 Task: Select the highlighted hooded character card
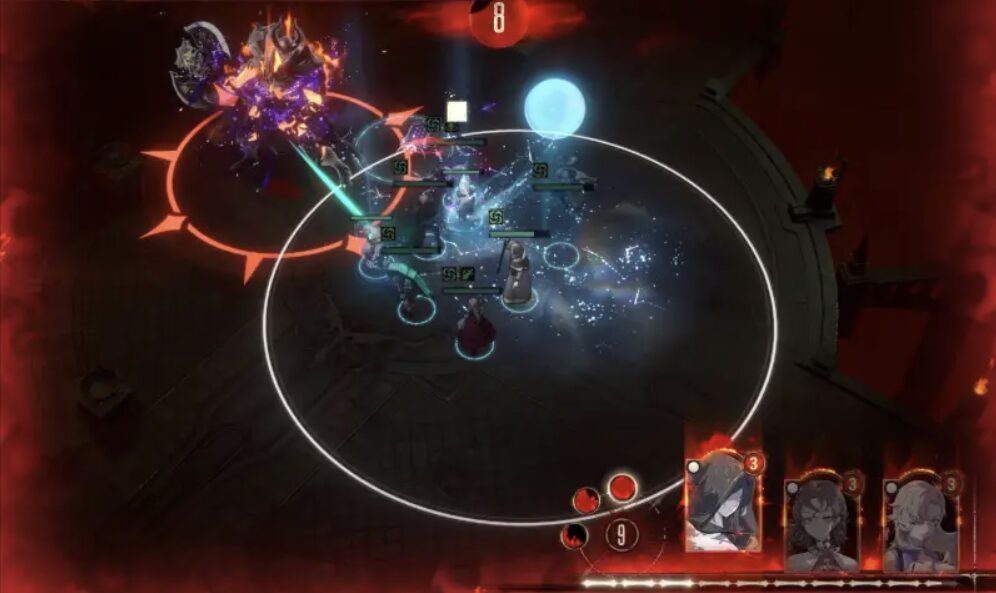pyautogui.click(x=723, y=500)
